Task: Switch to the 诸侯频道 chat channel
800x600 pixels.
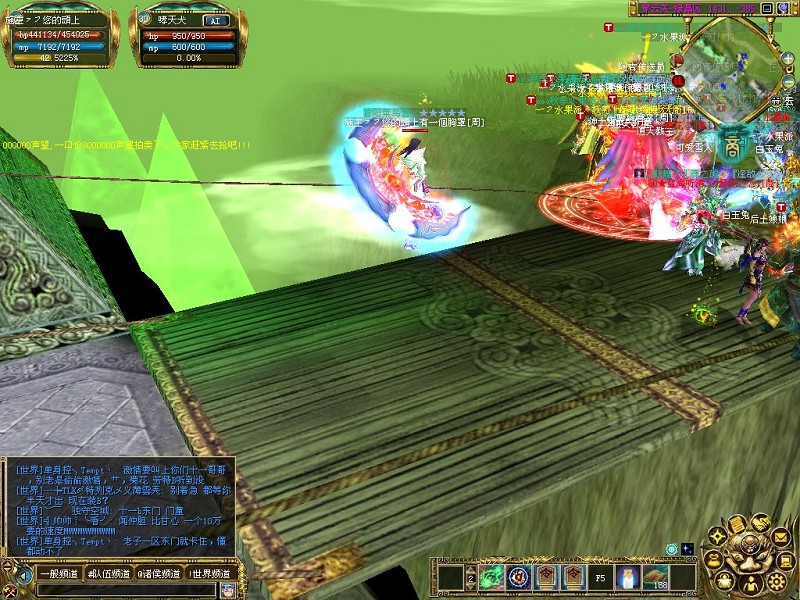Action: point(160,574)
